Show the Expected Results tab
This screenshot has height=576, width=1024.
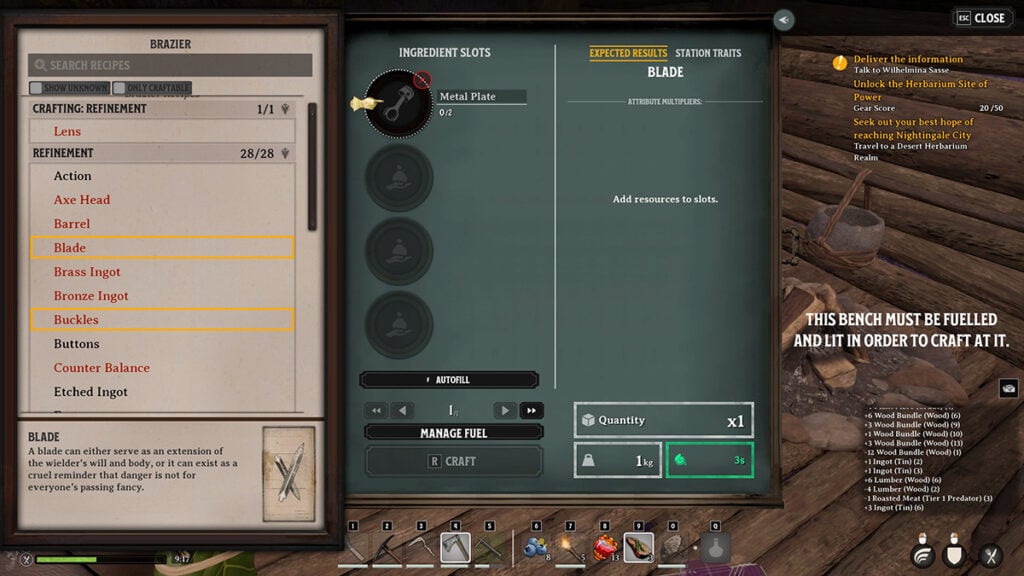click(628, 53)
